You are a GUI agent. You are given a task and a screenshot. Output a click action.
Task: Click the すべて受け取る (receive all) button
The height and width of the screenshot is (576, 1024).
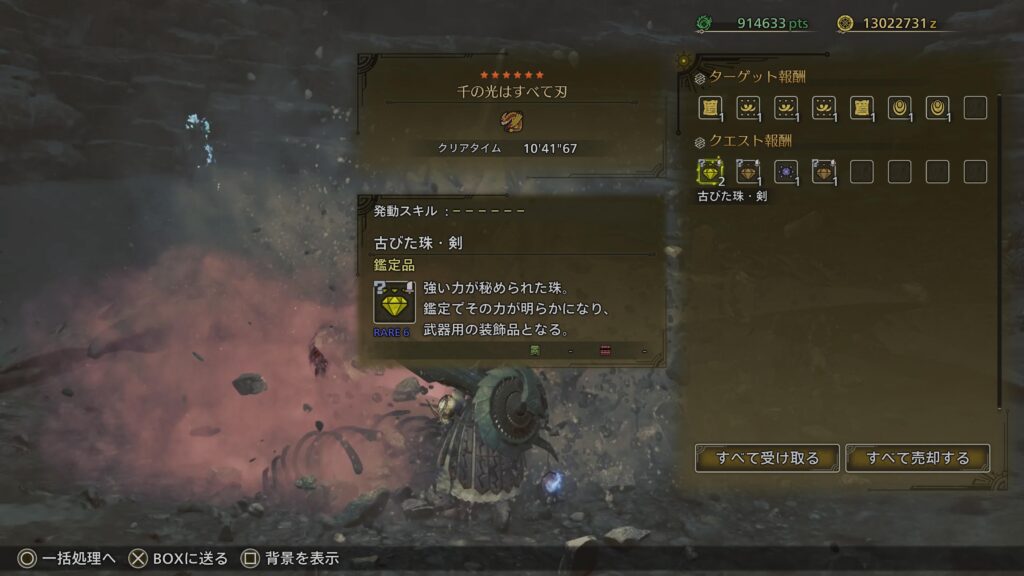coord(767,458)
